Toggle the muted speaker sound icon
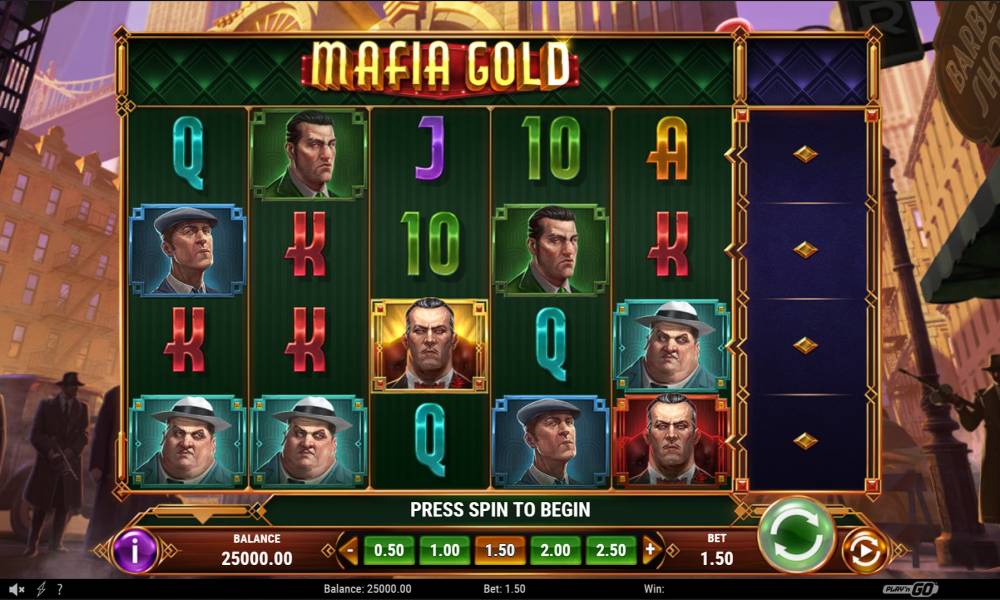Screen dimensions: 1000x600 click(17, 589)
